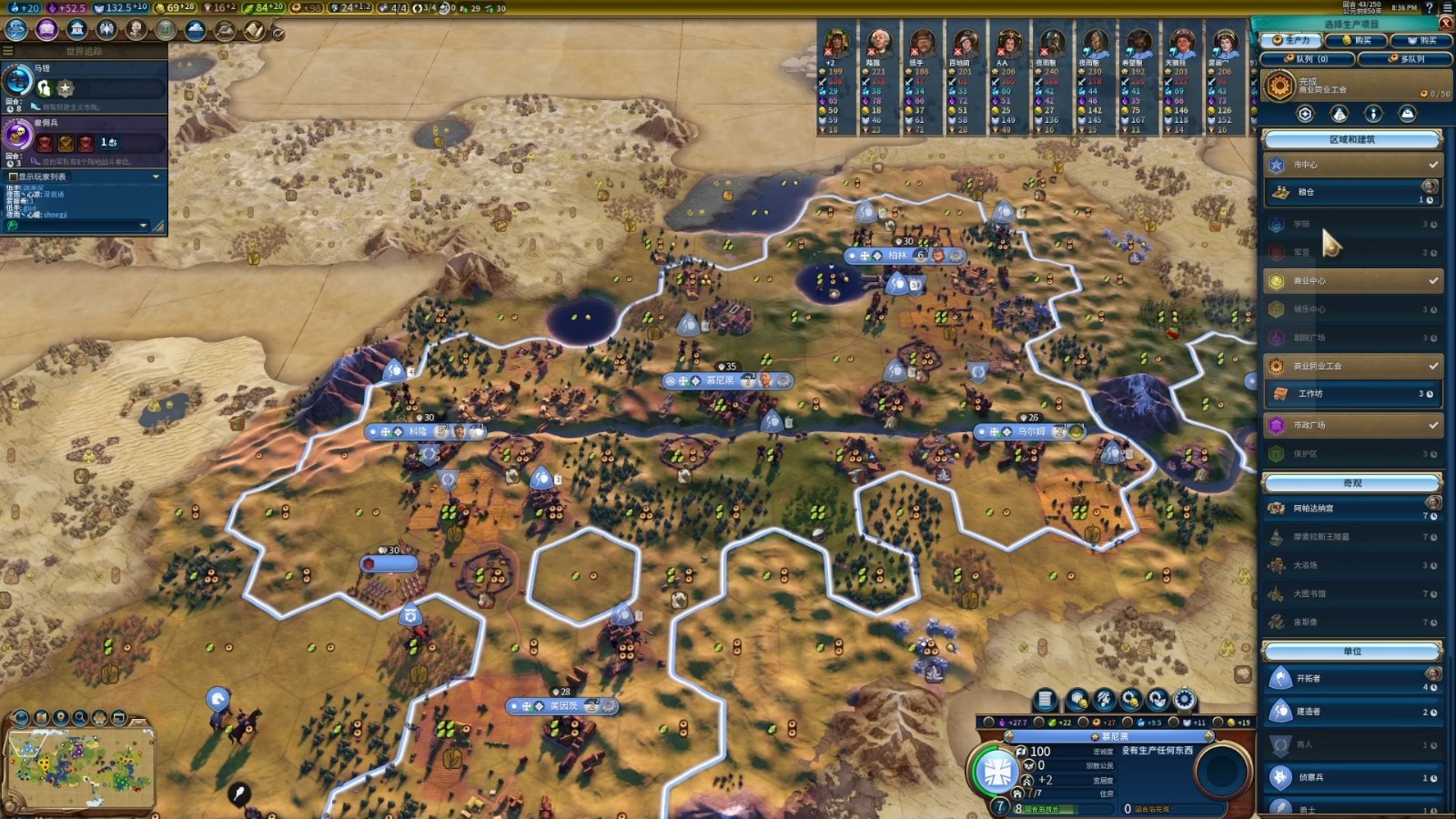Collapse the 奇观 wonders section header
Image resolution: width=1456 pixels, height=819 pixels.
click(1352, 483)
